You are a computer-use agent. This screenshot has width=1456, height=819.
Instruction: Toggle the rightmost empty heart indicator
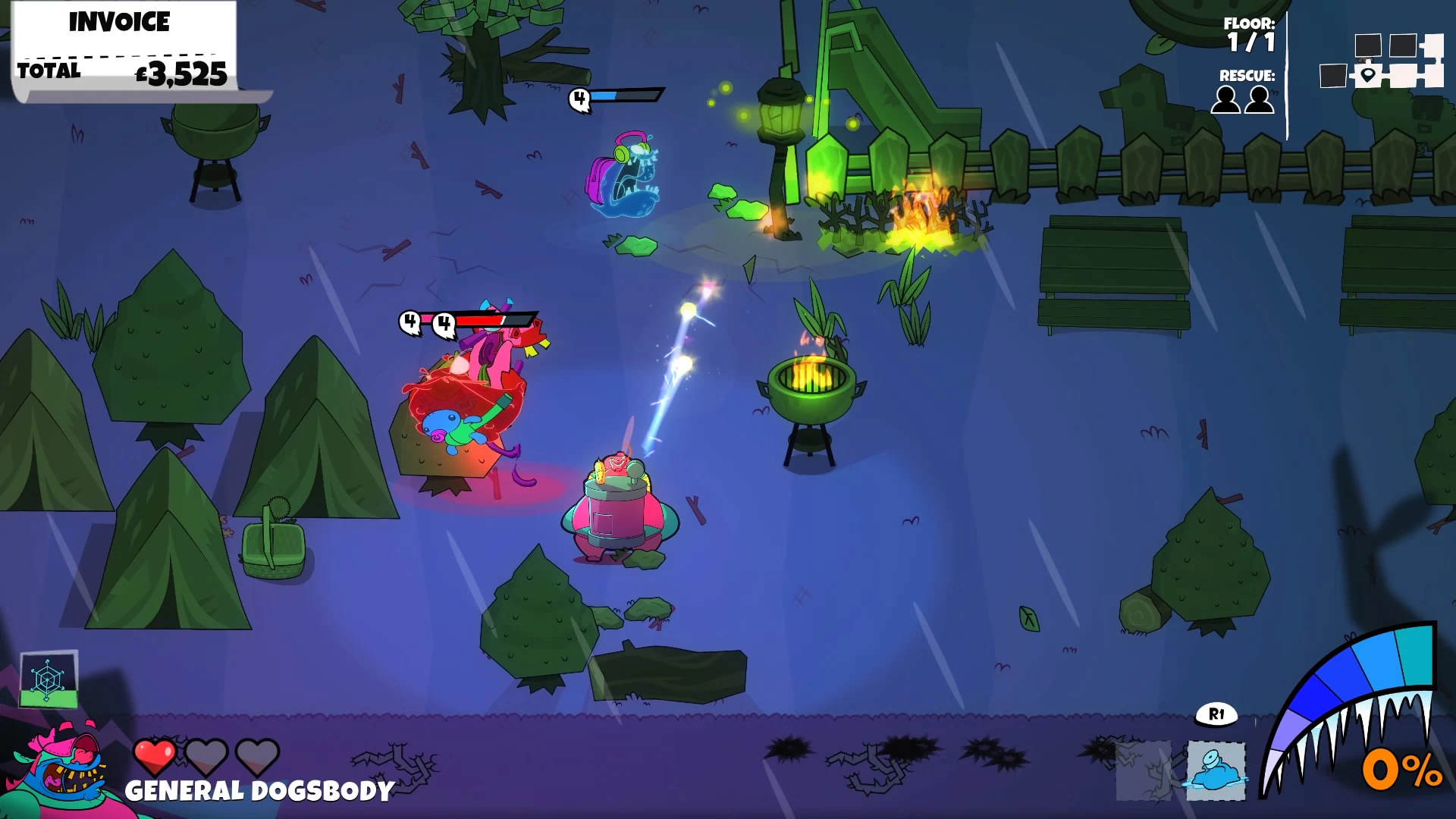pos(259,756)
